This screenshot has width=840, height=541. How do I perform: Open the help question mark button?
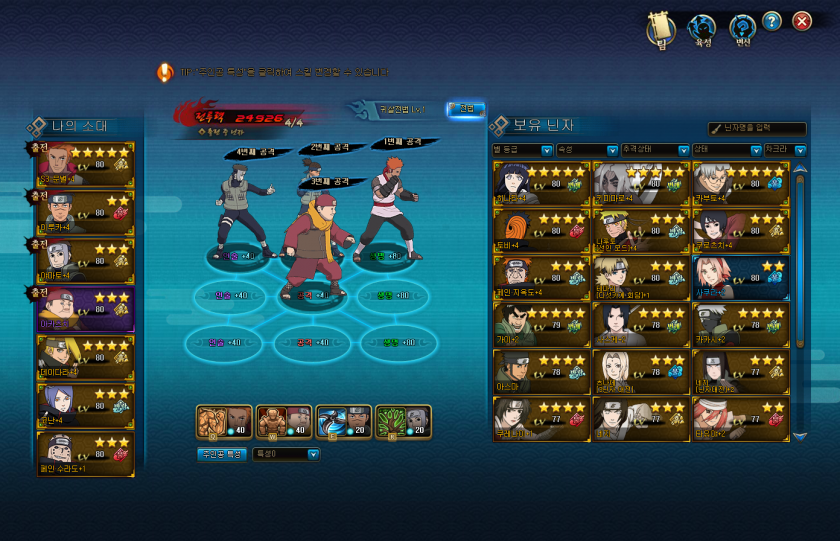[771, 21]
